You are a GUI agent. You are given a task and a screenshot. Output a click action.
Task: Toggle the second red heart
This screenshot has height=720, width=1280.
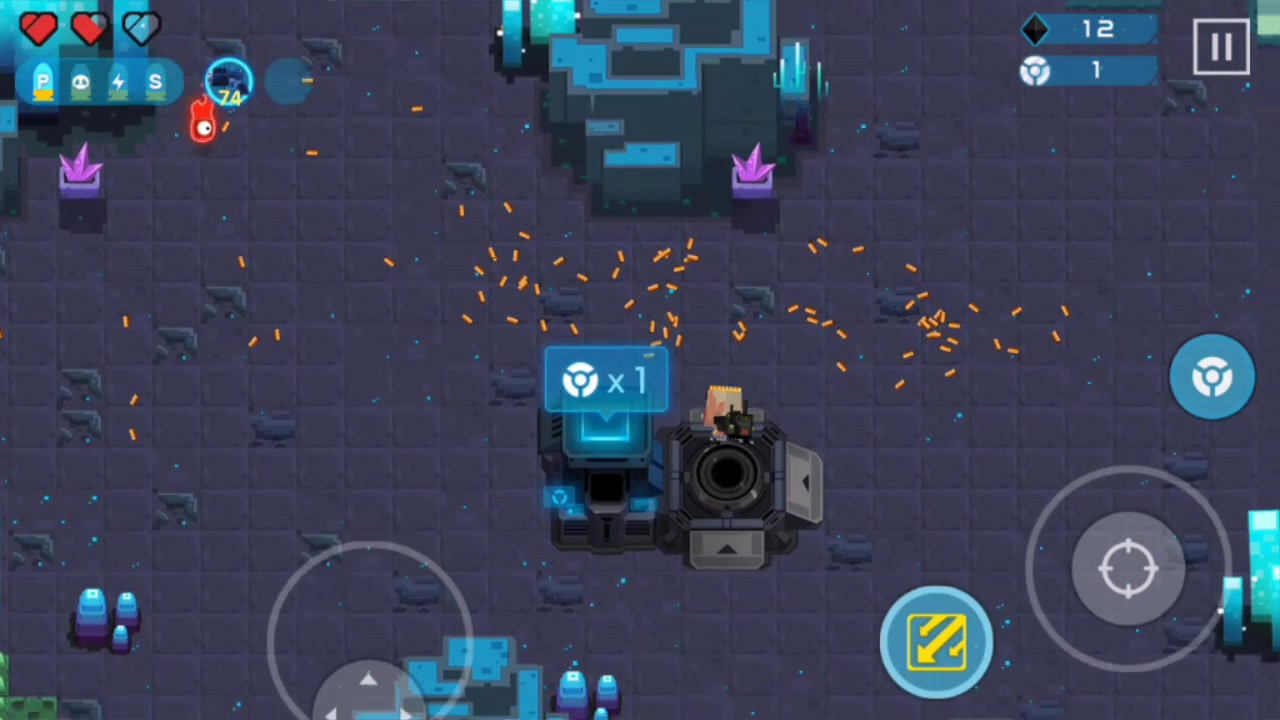(x=89, y=28)
